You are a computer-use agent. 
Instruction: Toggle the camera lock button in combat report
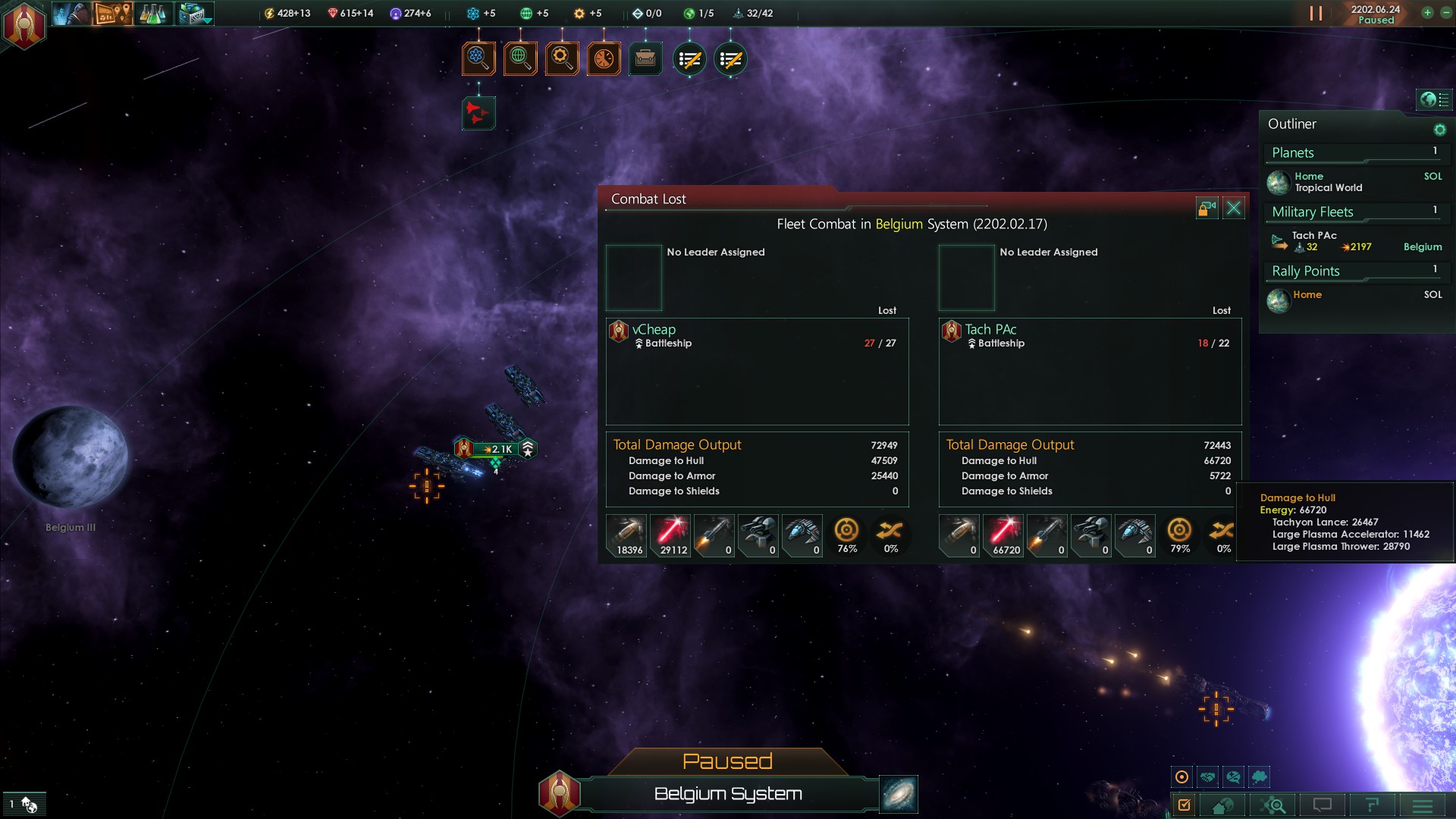click(1207, 209)
